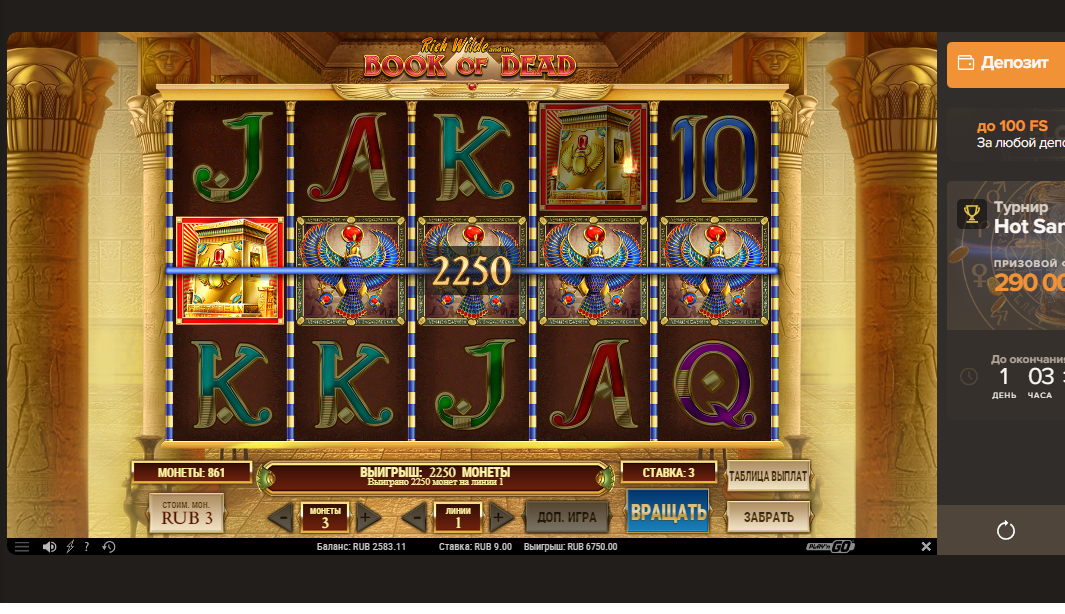The height and width of the screenshot is (614, 1065).
Task: Collect winnings with the ЗАБРАТЬ button
Action: pos(768,517)
